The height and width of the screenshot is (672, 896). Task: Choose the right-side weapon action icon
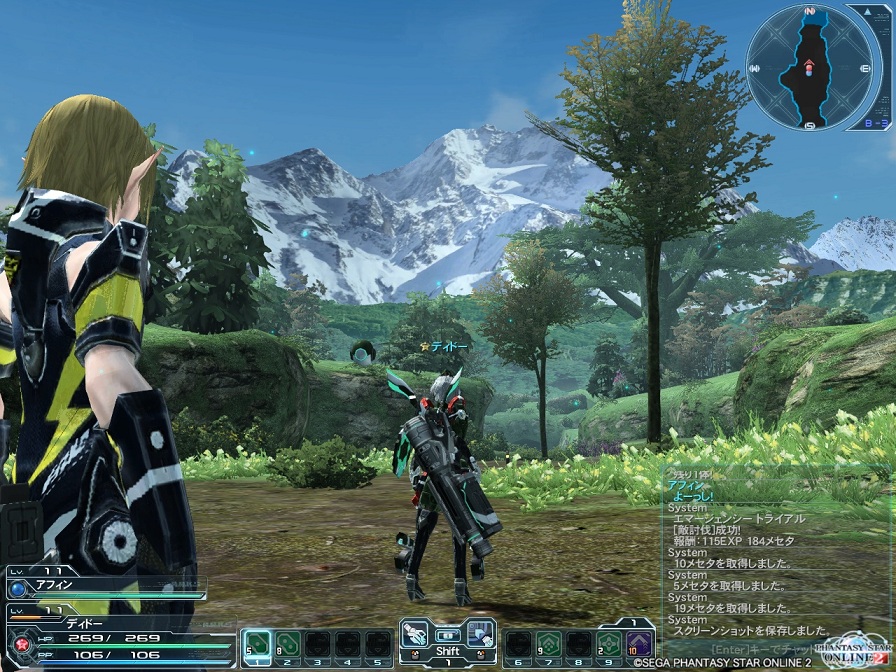(481, 634)
